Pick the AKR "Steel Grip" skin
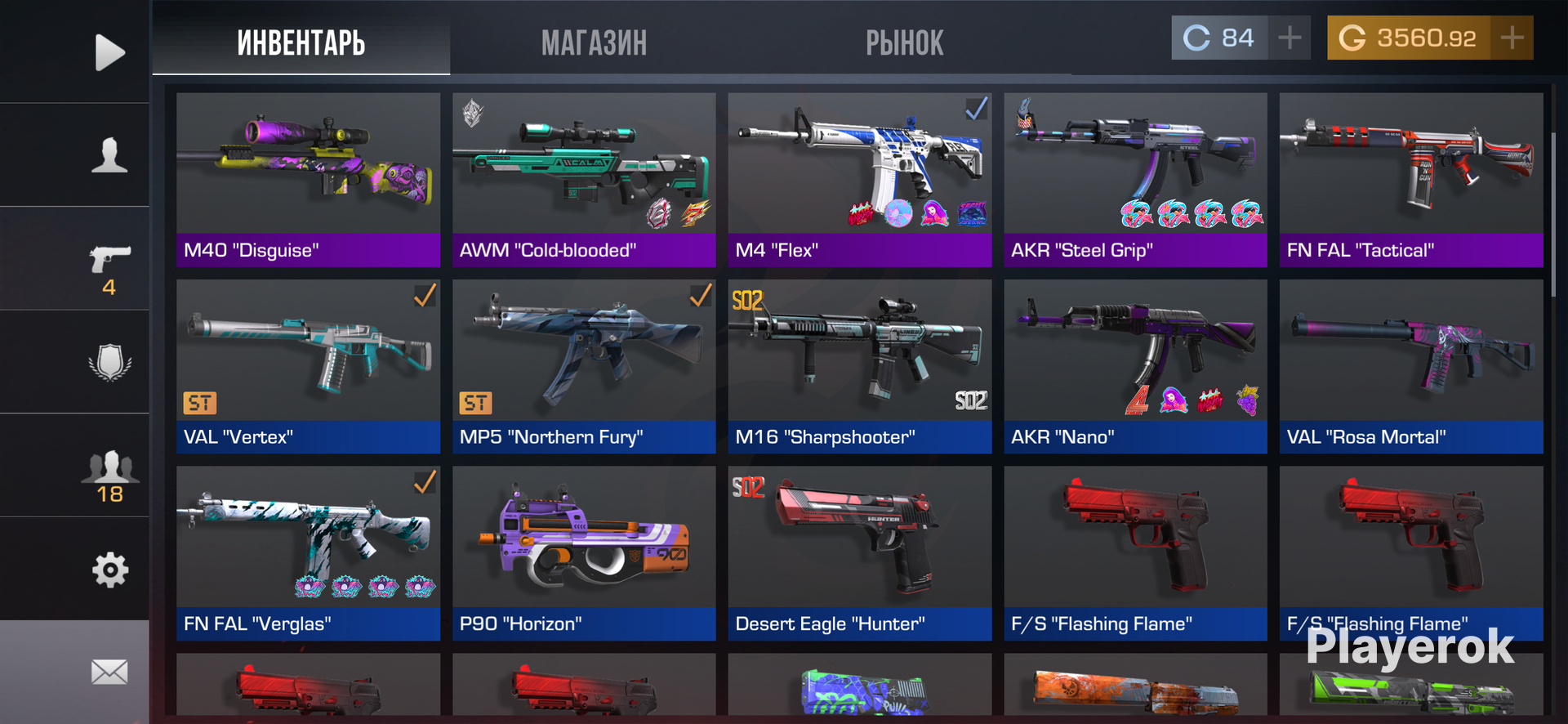Viewport: 1568px width, 724px height. [1135, 180]
